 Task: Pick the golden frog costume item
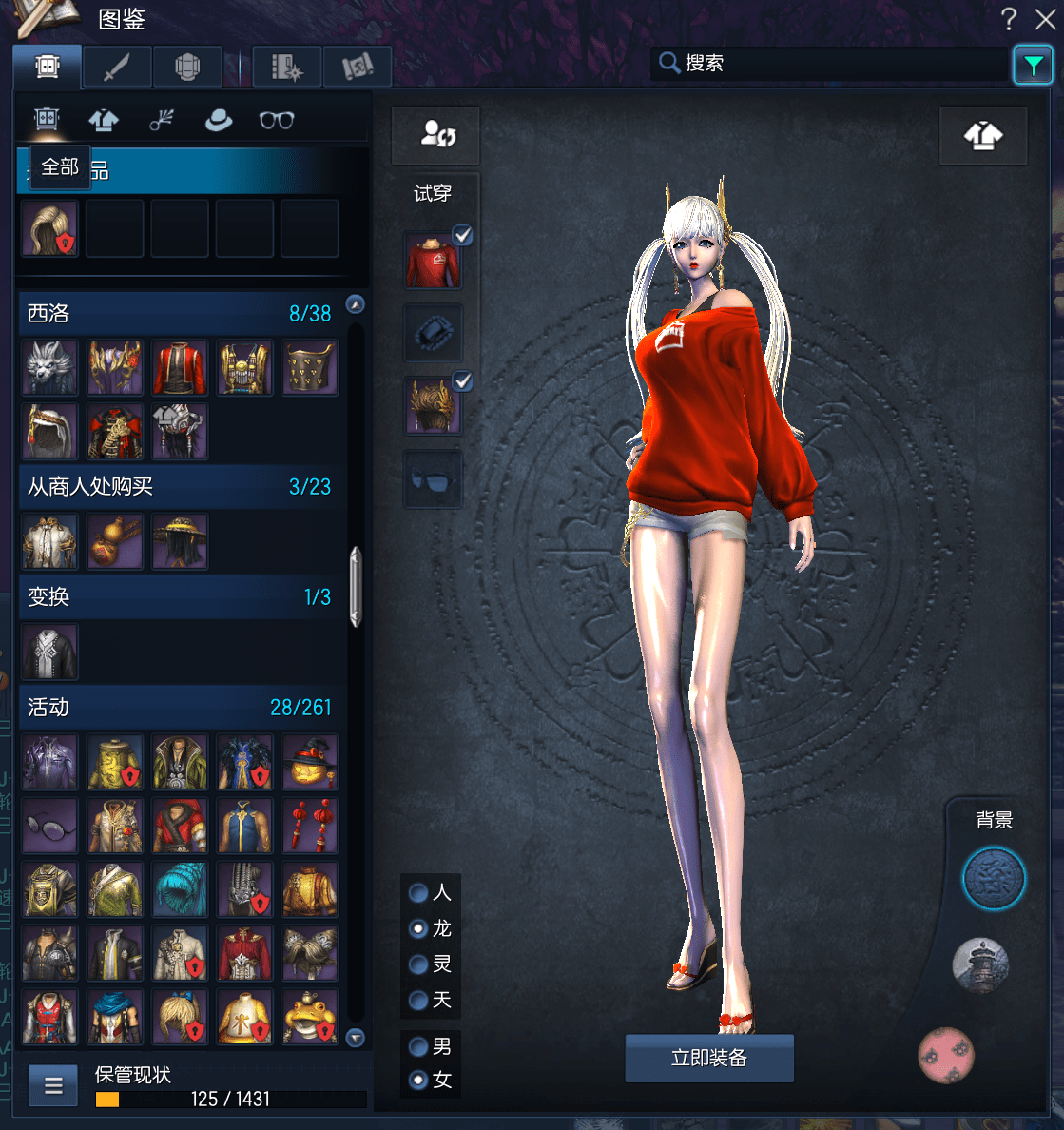(x=310, y=1017)
